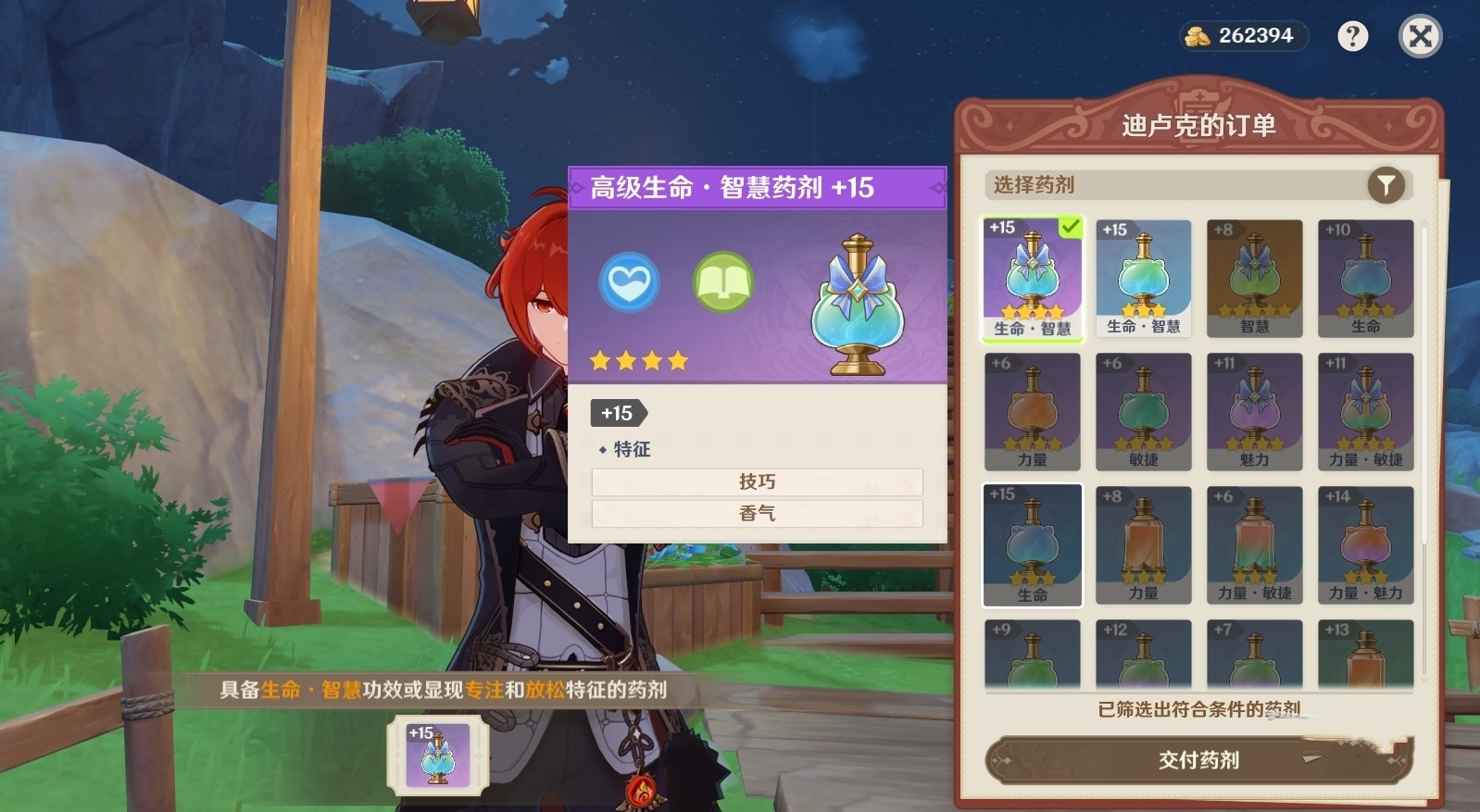Select the 智慧 +8 potion icon
This screenshot has height=812, width=1480.
[x=1254, y=276]
